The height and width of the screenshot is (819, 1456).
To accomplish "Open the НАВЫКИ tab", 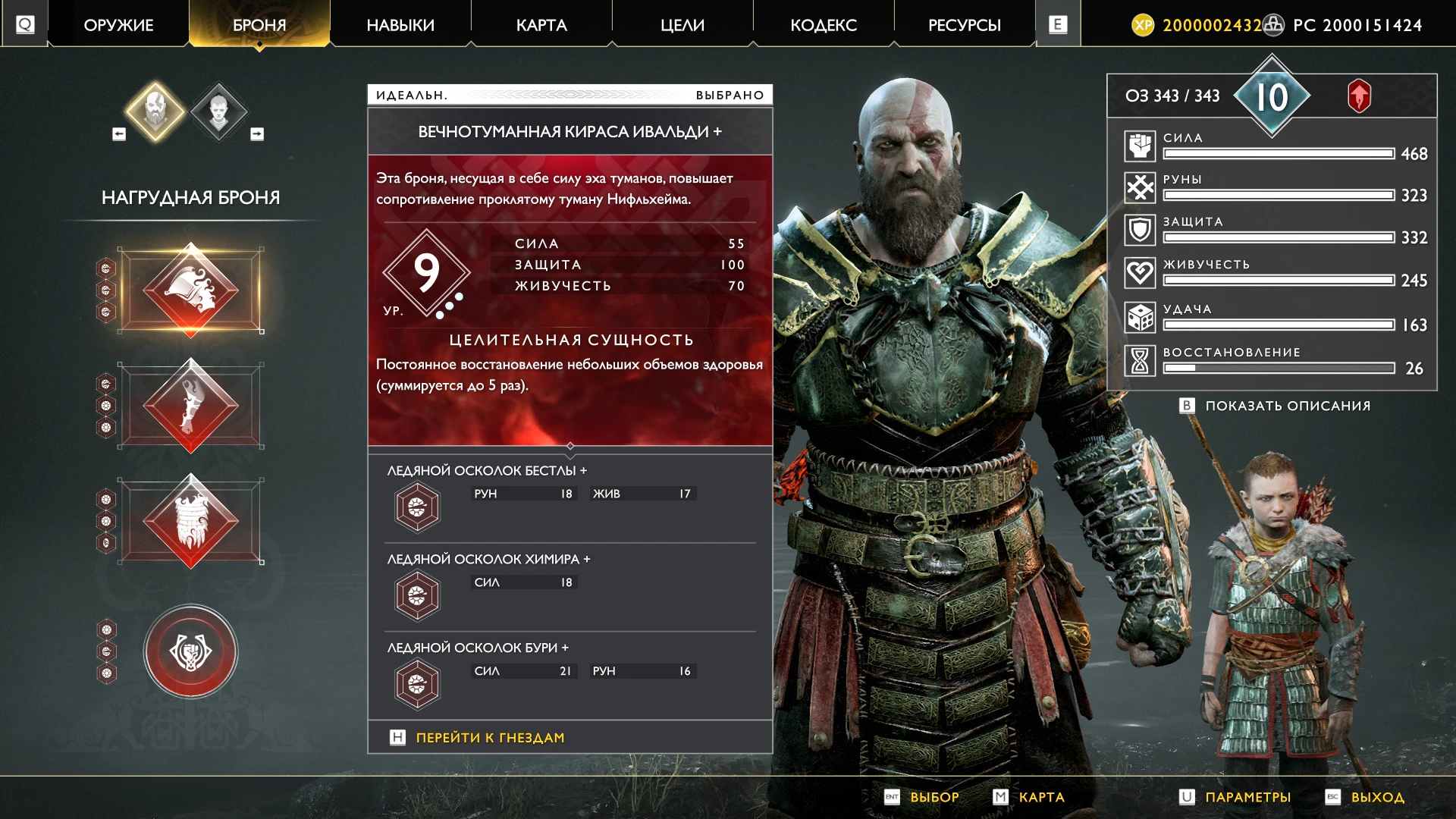I will (x=400, y=24).
